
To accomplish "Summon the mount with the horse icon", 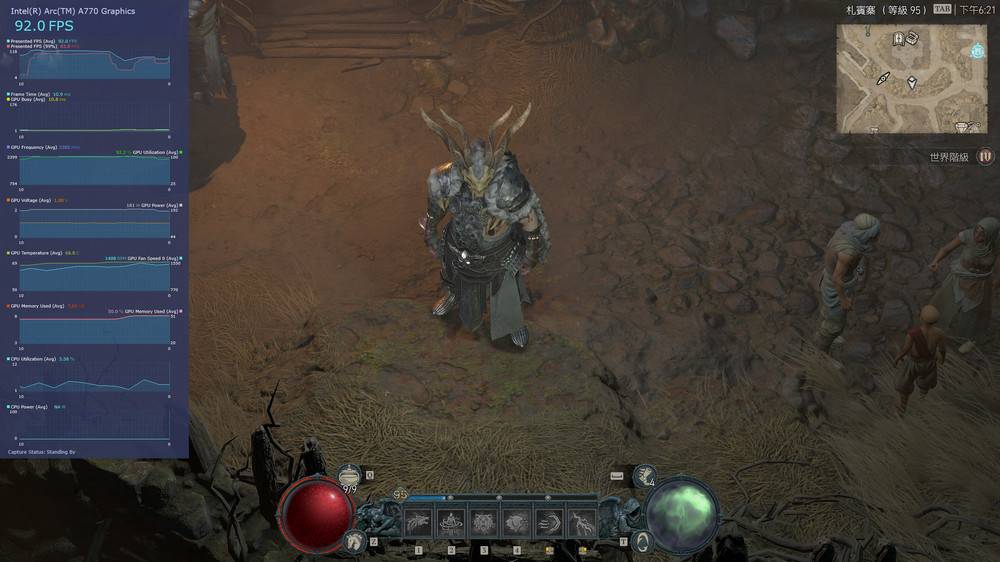I will (x=352, y=541).
